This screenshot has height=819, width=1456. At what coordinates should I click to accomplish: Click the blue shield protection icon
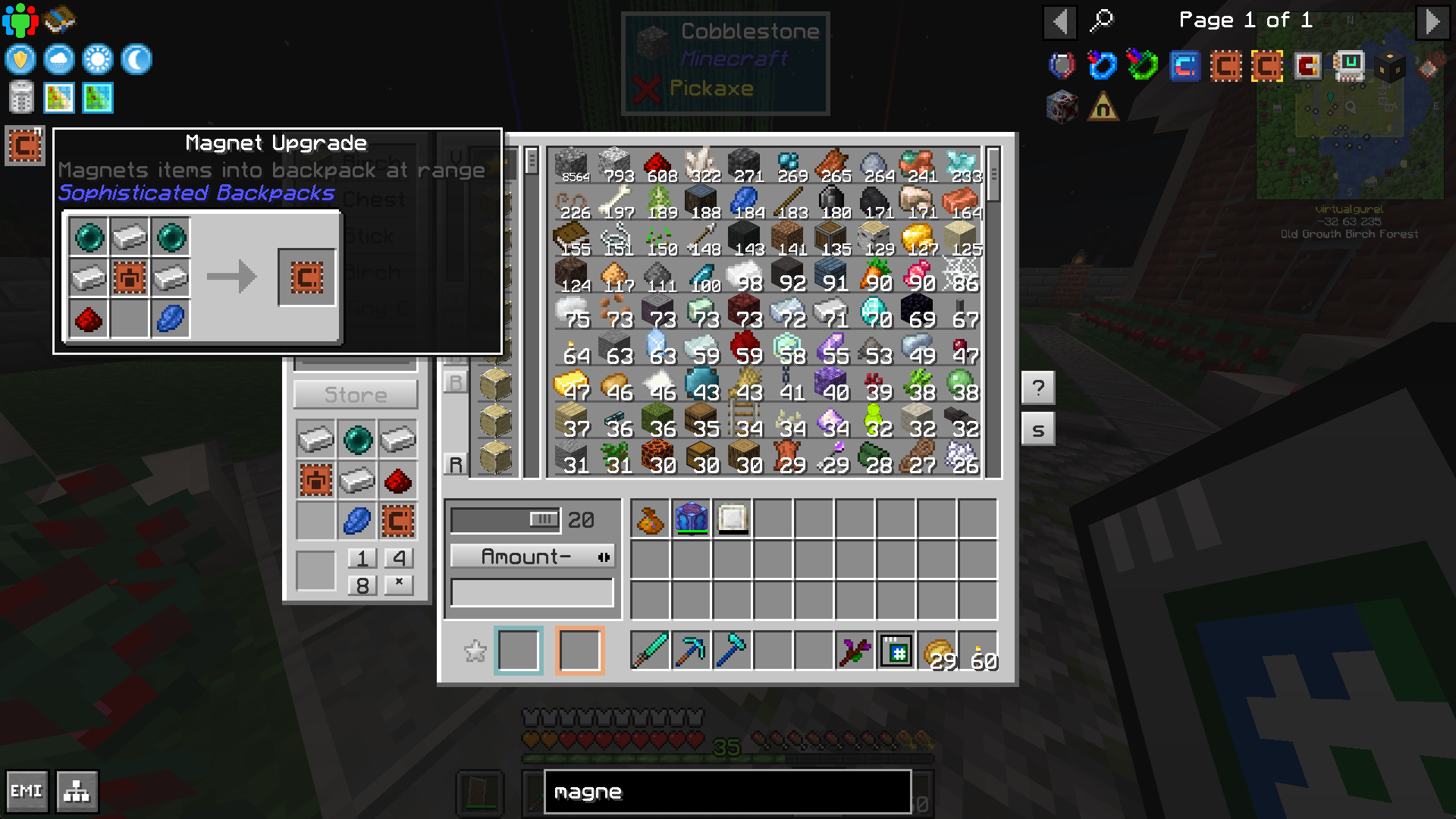click(20, 59)
